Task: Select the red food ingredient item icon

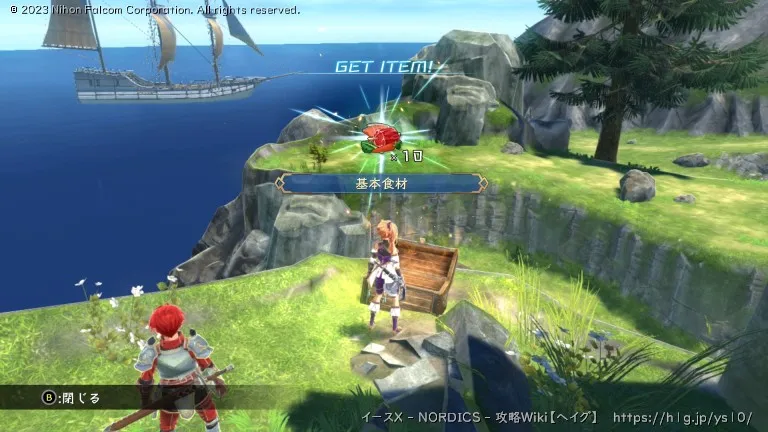Action: [x=378, y=137]
